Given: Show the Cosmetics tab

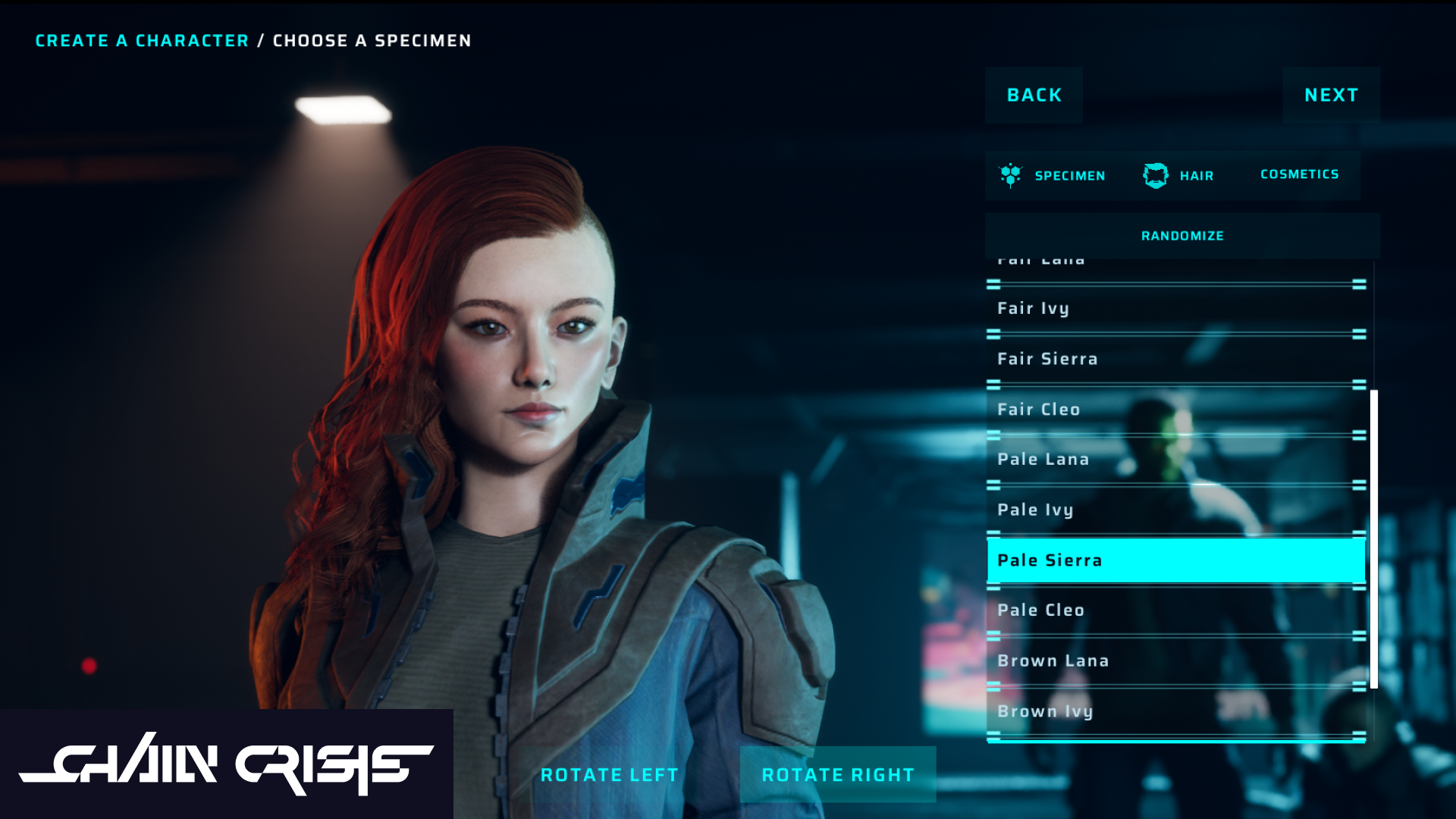Looking at the screenshot, I should click(x=1299, y=175).
